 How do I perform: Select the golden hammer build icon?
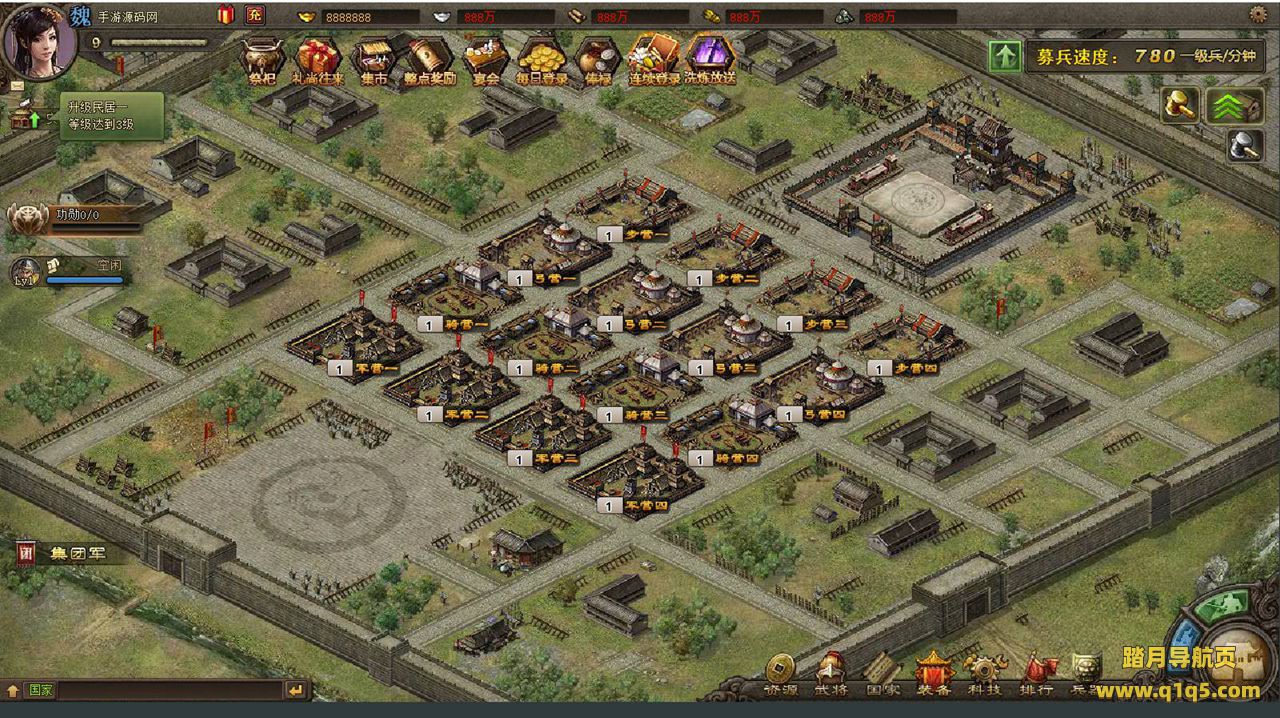[1181, 106]
